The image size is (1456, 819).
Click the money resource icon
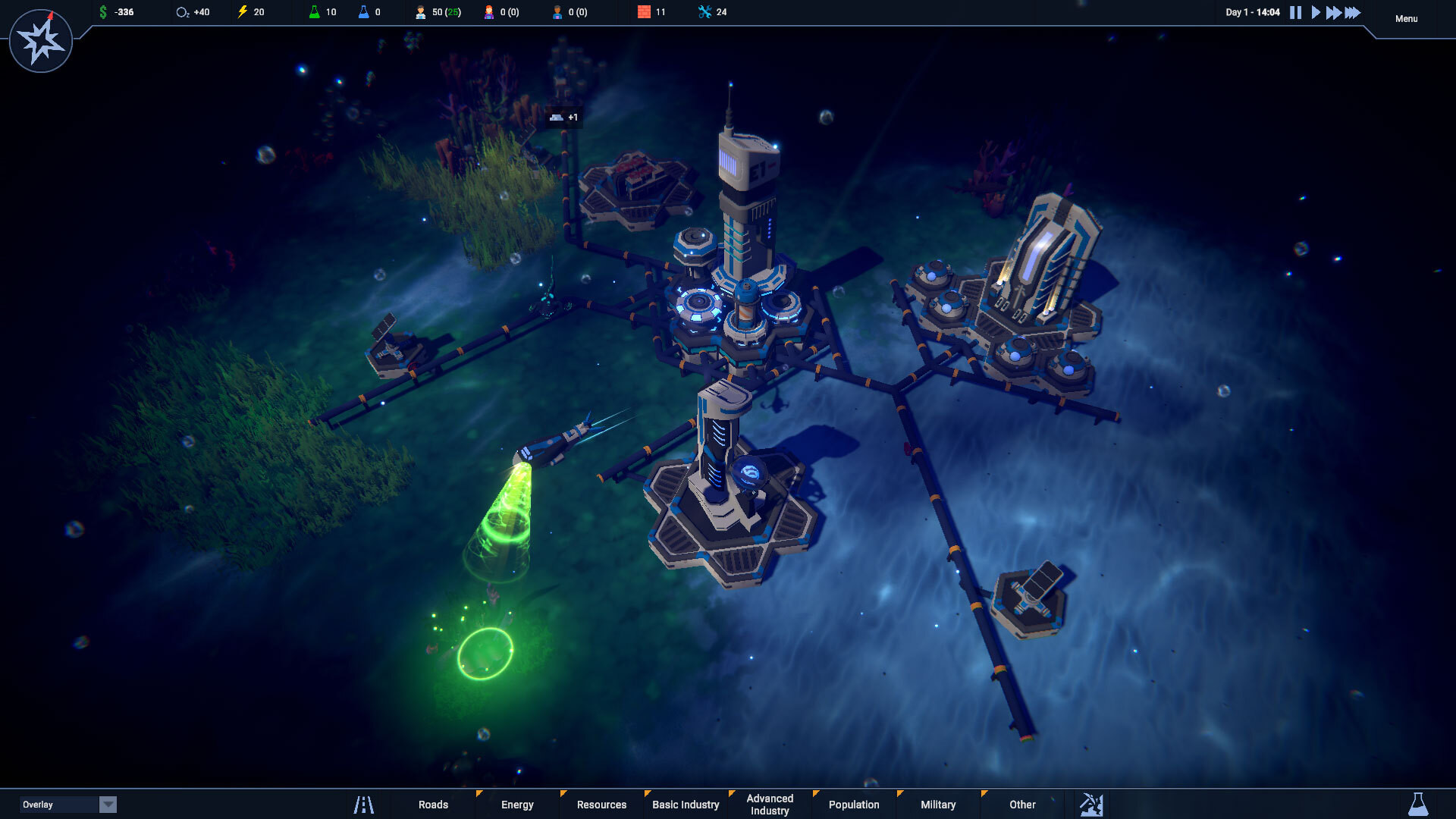(102, 11)
